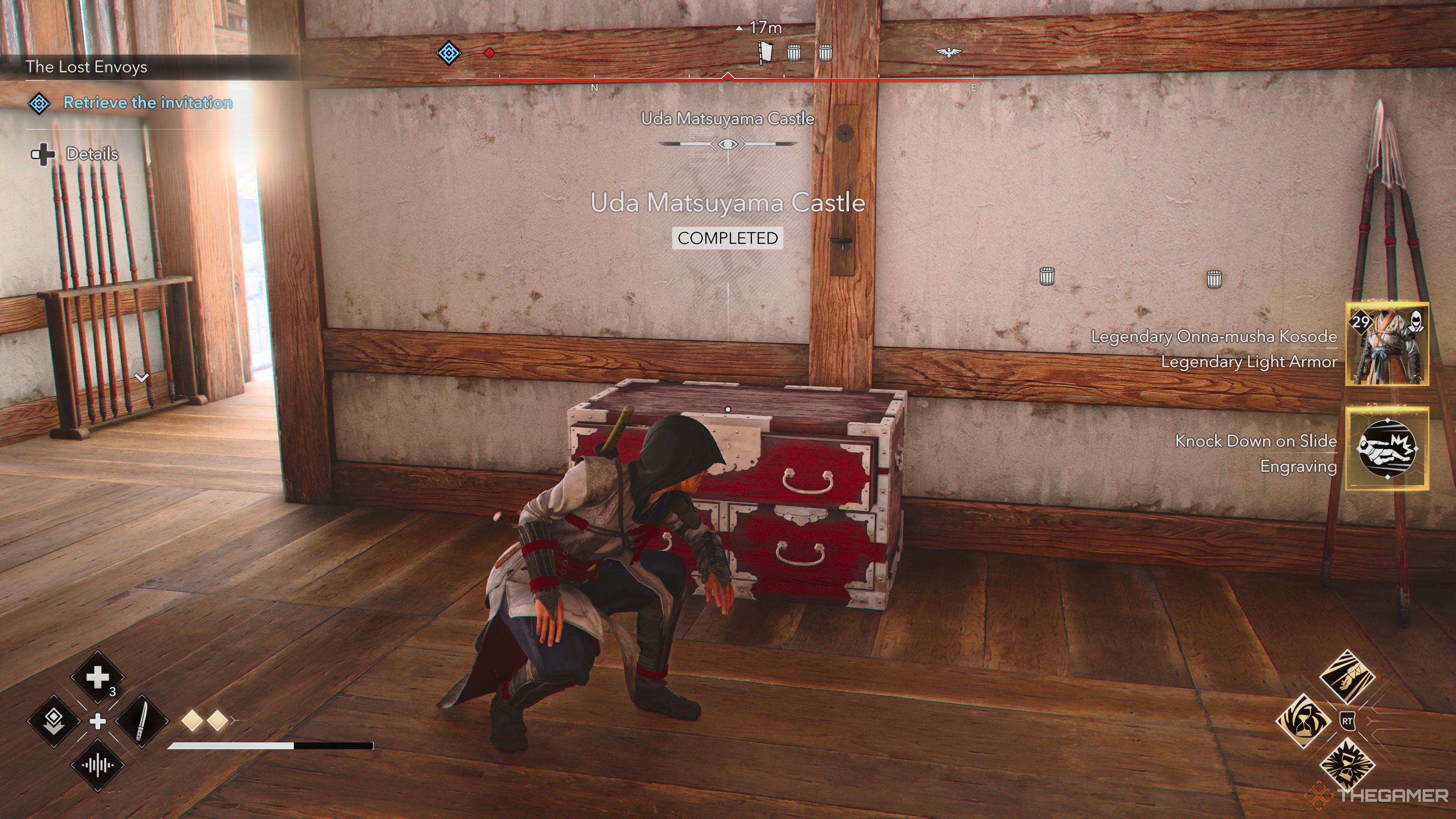Open the Knock Down on Slide engraving reward
The image size is (1456, 819).
pos(1387,448)
